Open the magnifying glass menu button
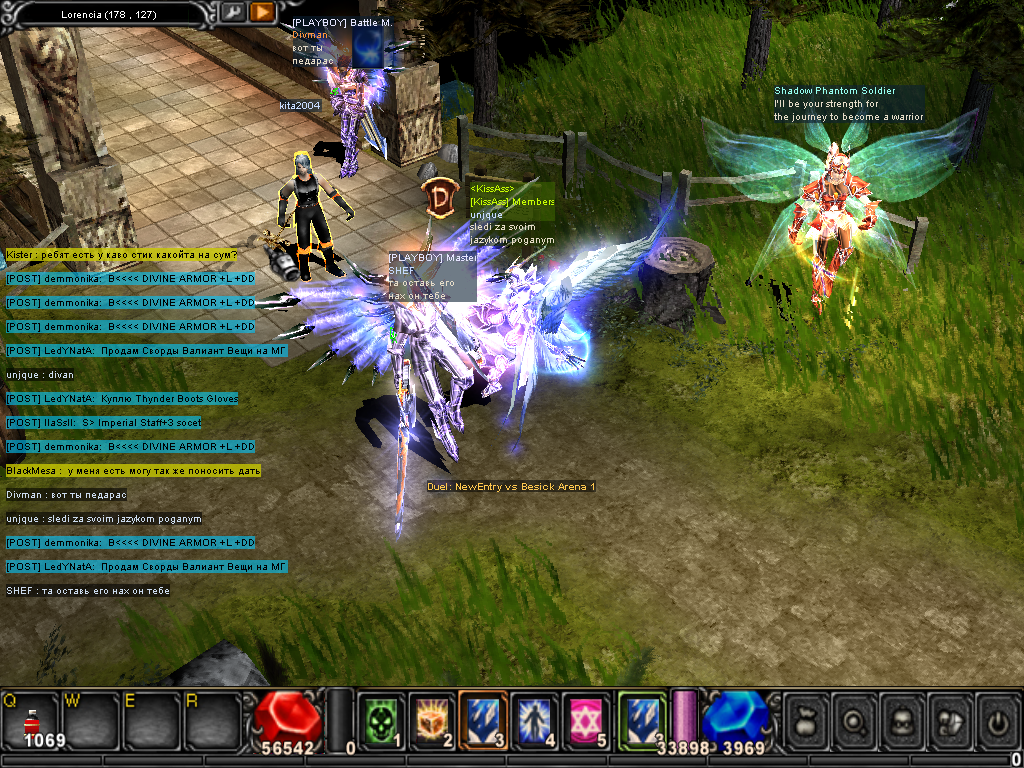1024x768 pixels. [x=854, y=718]
